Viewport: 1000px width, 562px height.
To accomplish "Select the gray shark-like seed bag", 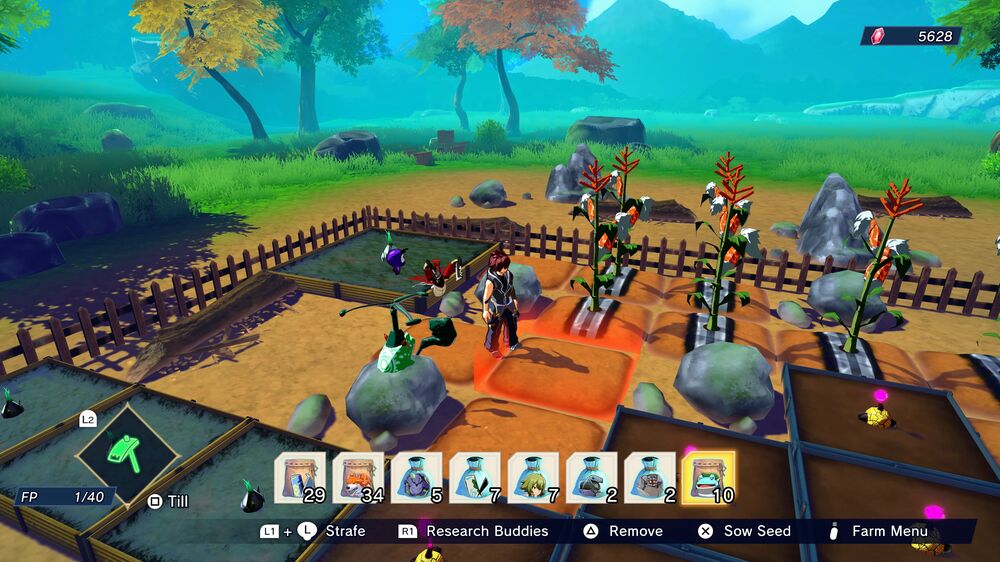I will (x=592, y=478).
